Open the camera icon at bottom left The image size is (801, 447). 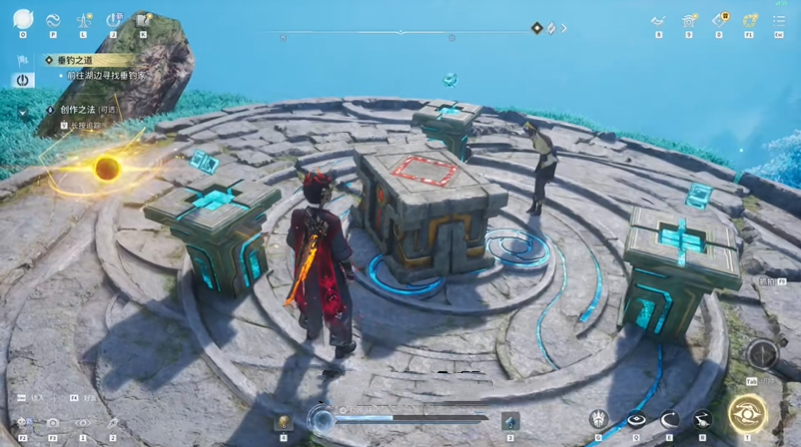click(53, 423)
